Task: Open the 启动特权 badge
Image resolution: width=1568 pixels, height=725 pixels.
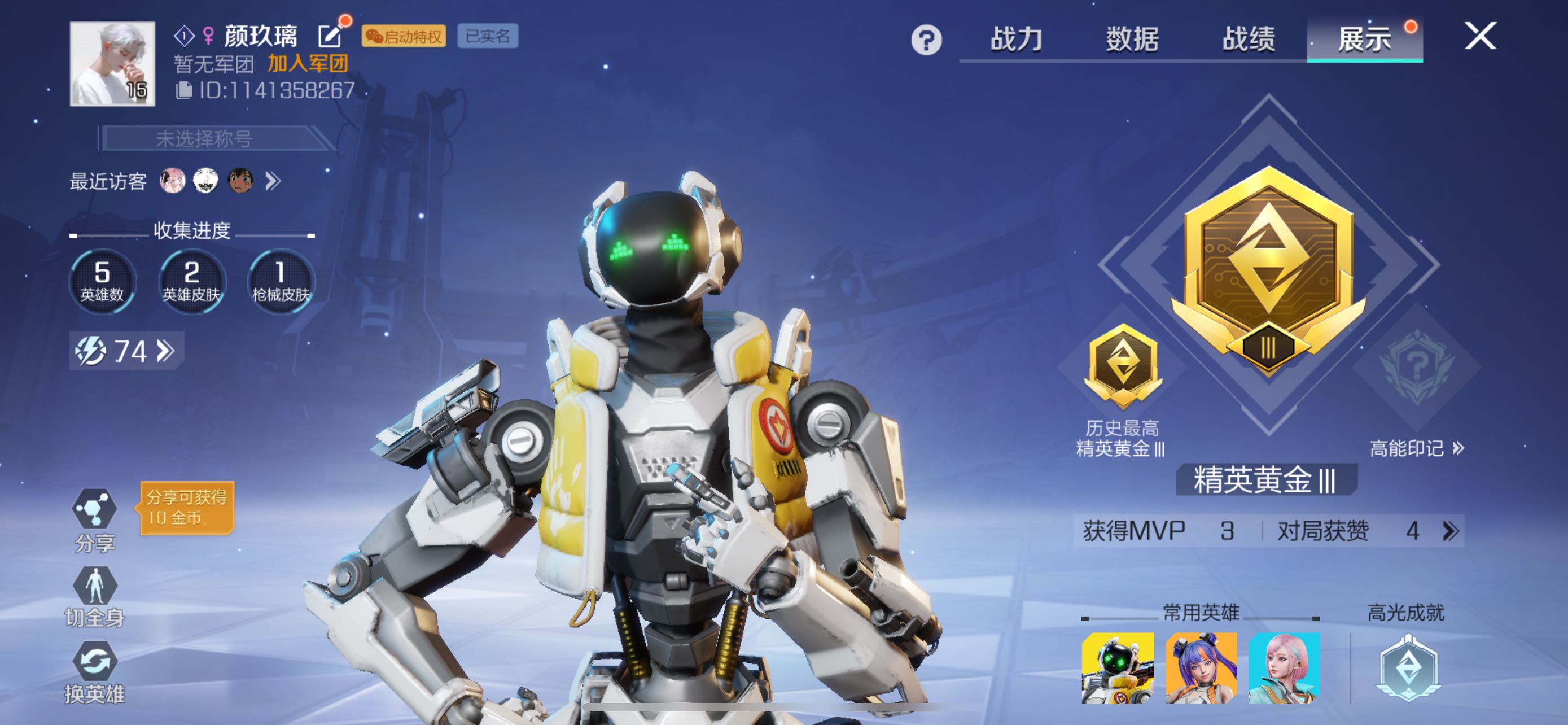Action: click(404, 37)
